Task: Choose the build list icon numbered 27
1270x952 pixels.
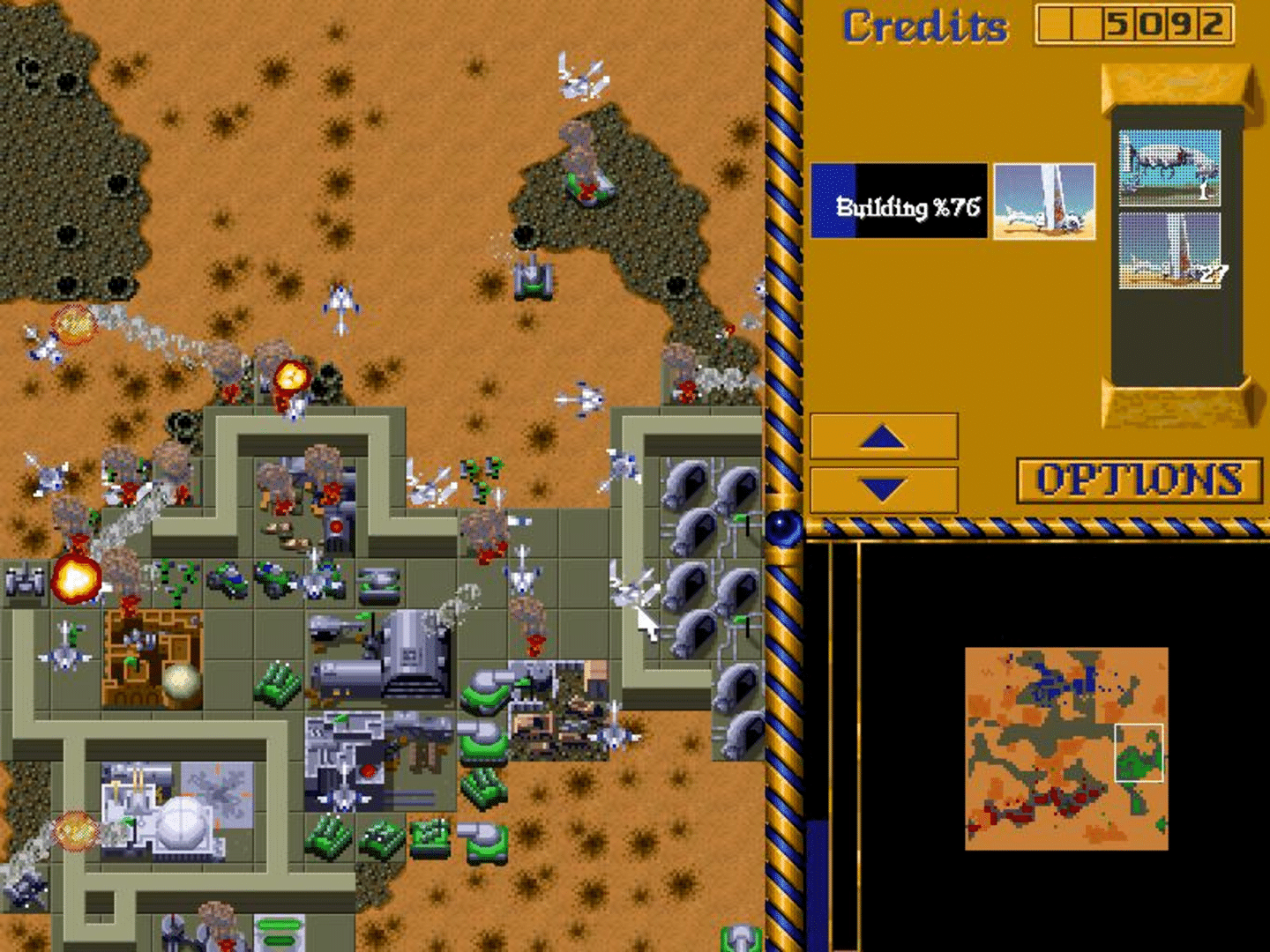Action: coord(1169,251)
